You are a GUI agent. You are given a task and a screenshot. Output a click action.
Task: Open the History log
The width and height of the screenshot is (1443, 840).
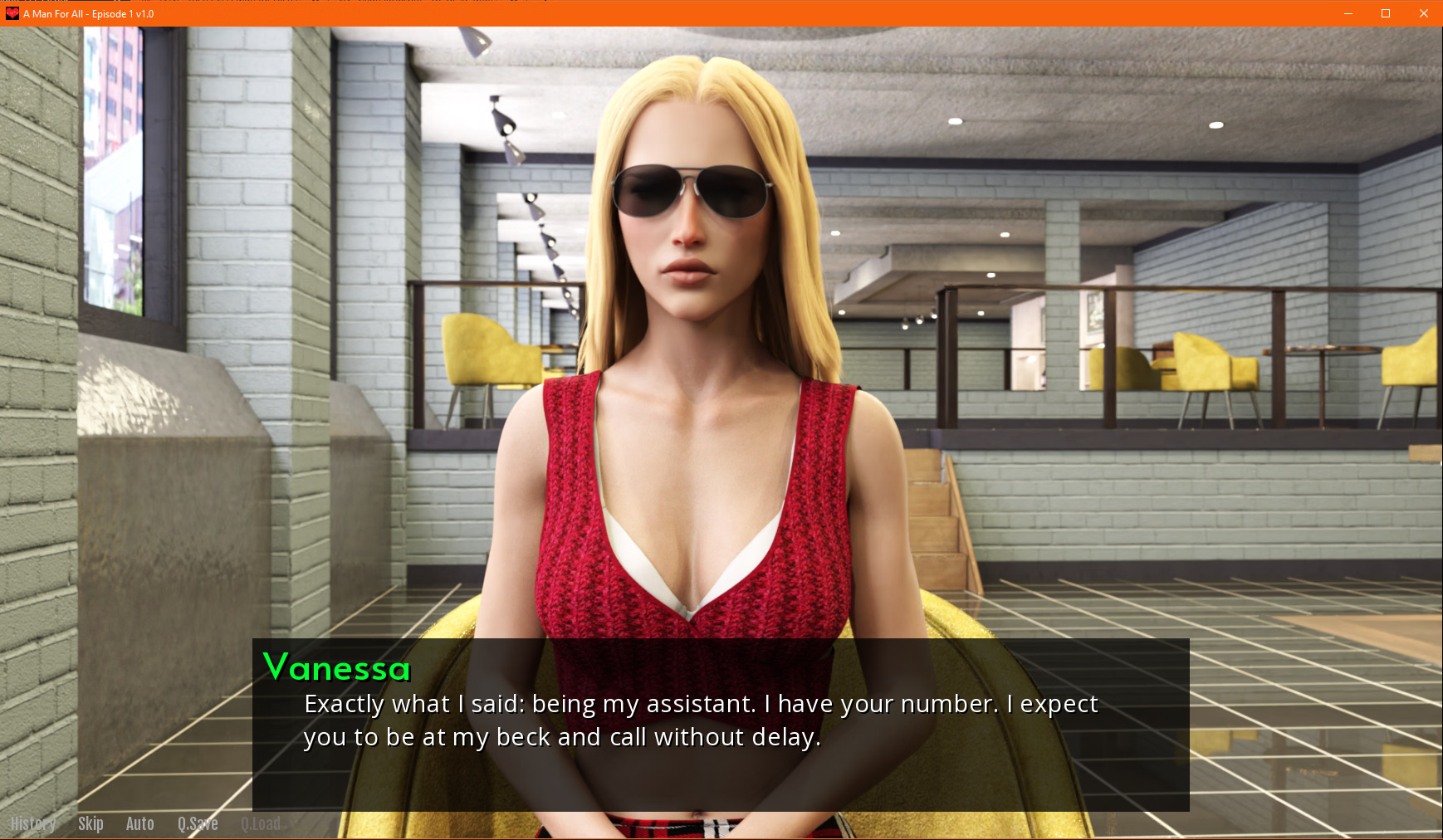pos(33,823)
